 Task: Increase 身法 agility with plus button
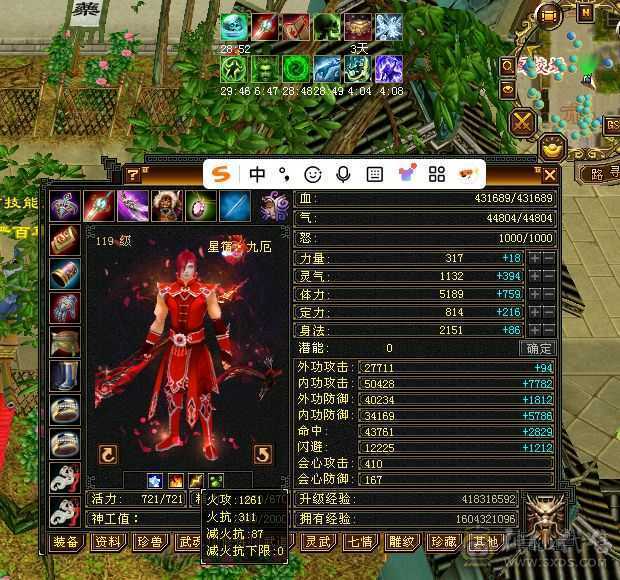coord(535,330)
